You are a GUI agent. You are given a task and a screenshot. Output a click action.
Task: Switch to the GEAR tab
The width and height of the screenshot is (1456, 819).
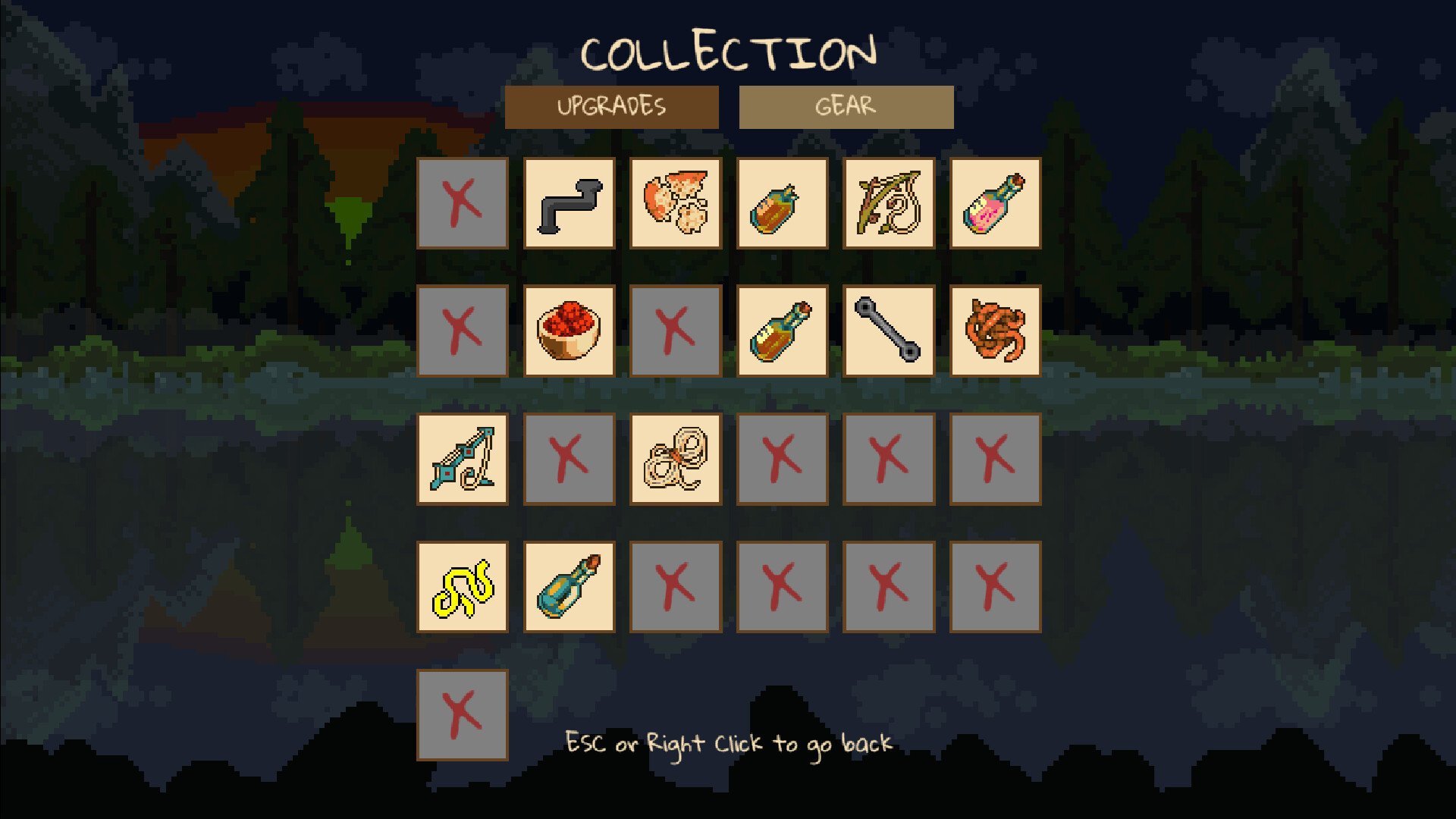point(846,106)
